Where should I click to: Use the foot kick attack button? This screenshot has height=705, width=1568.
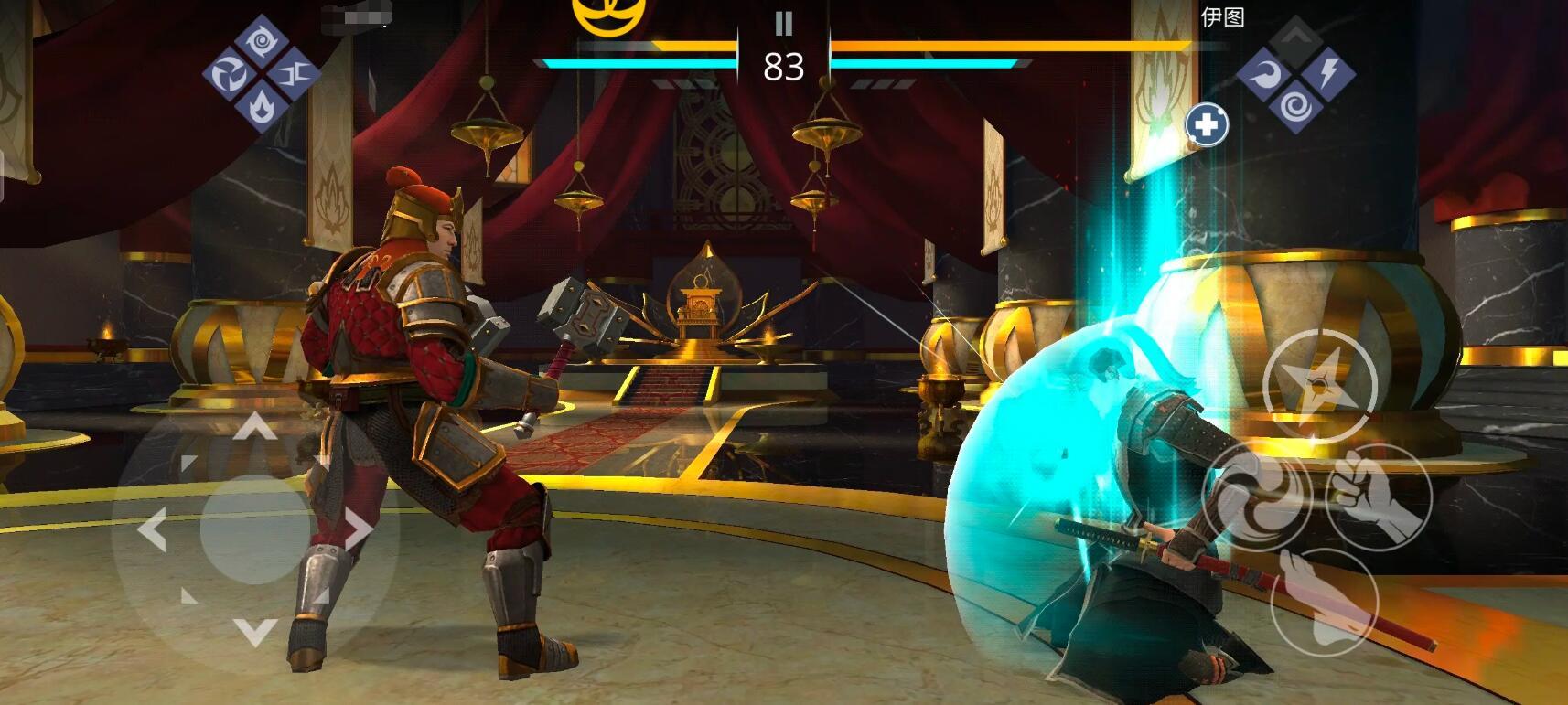[1323, 602]
